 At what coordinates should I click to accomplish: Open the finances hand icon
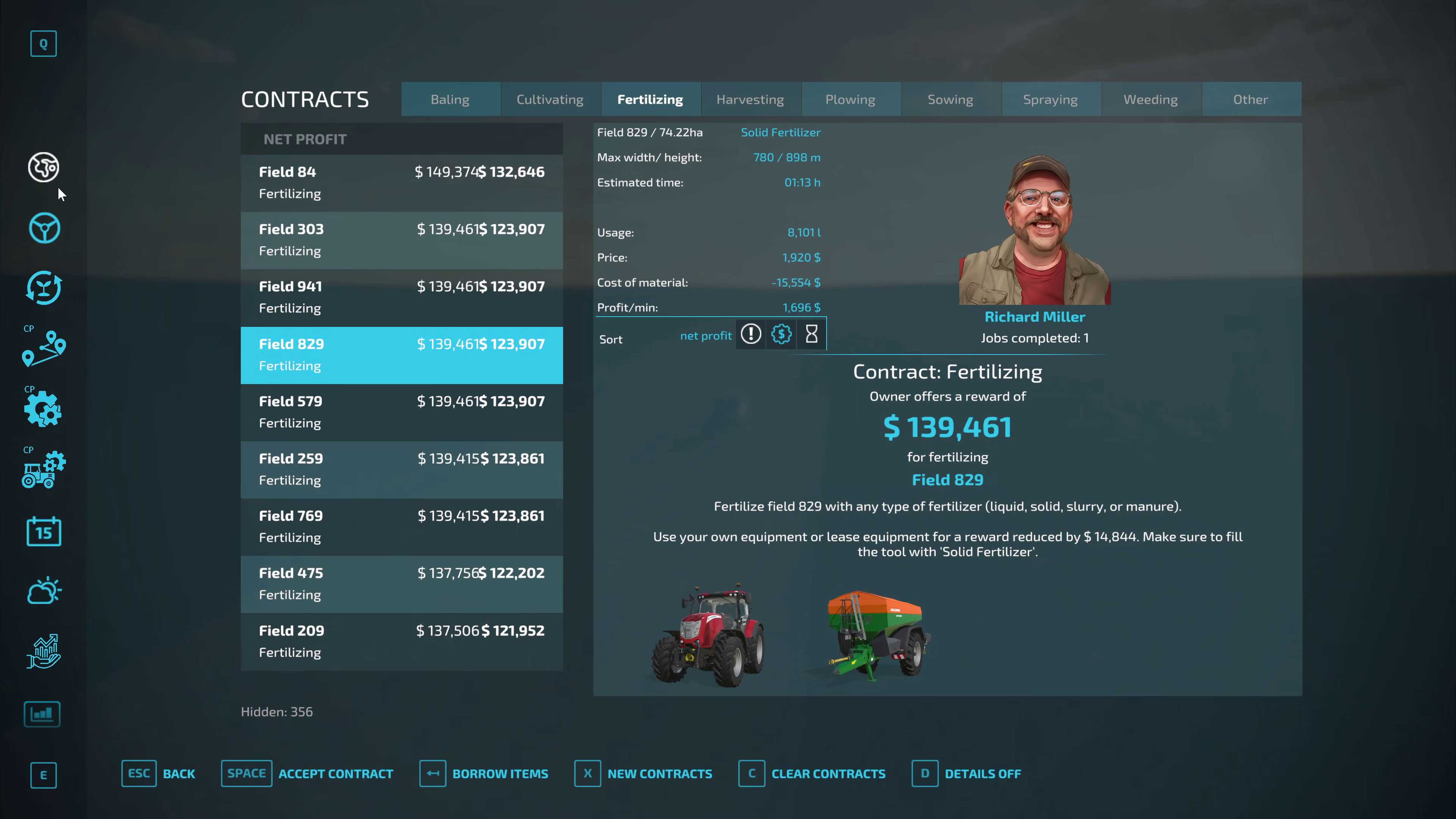pos(44,651)
